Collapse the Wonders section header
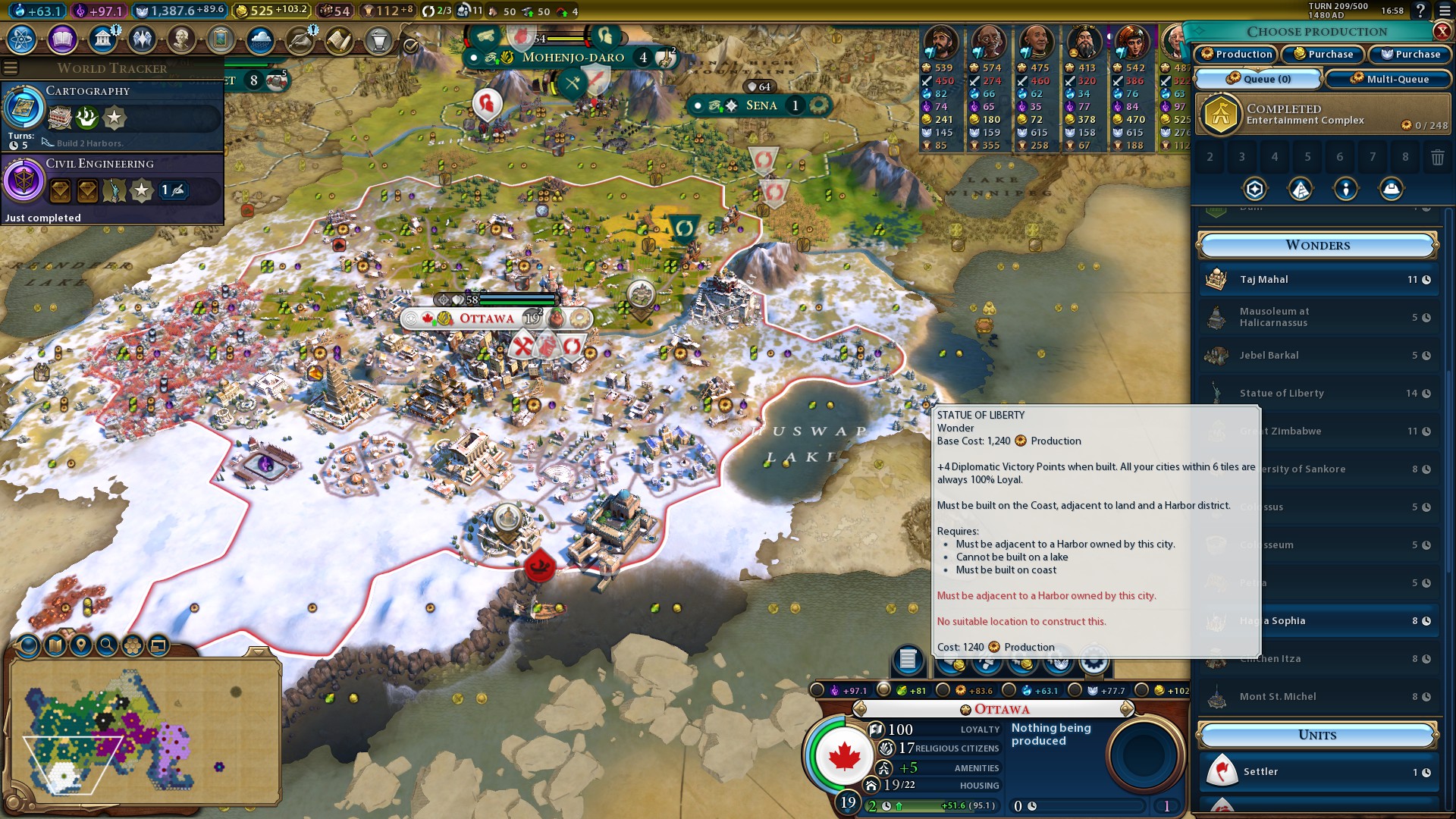1456x819 pixels. (1317, 245)
